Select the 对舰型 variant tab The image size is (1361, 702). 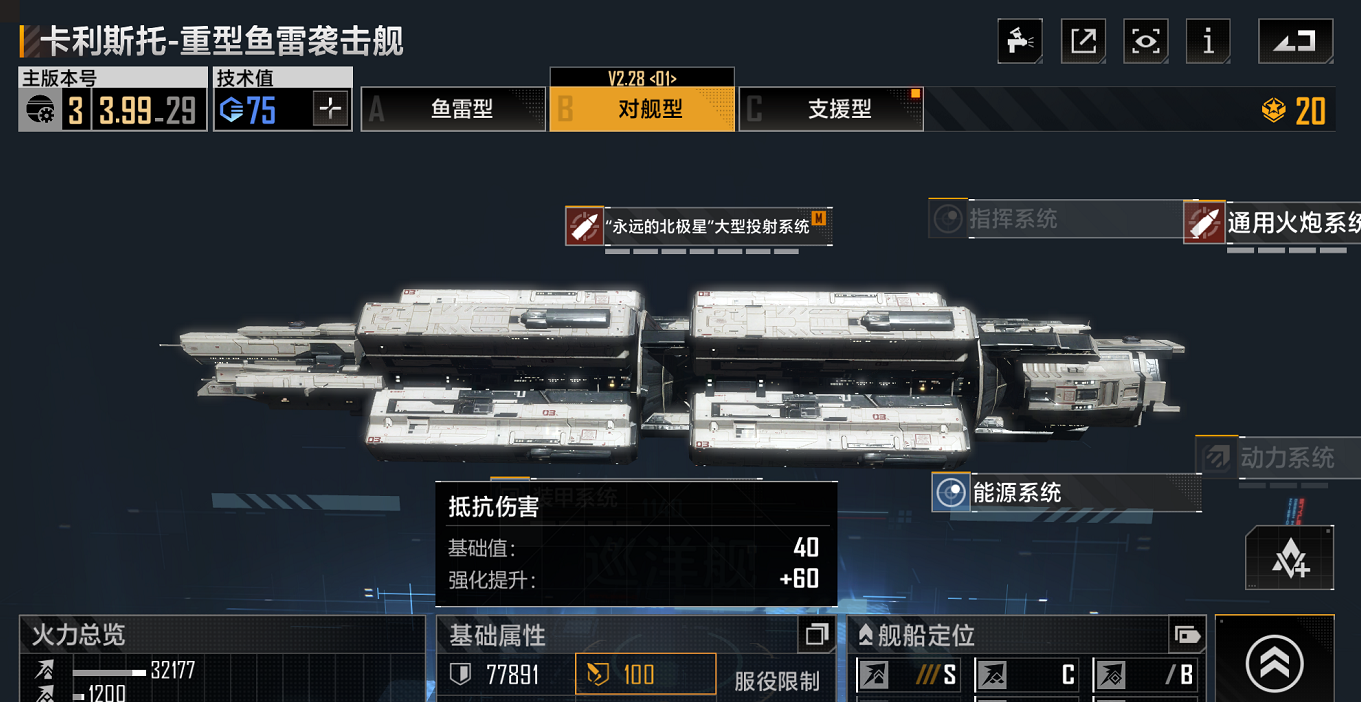(x=642, y=109)
